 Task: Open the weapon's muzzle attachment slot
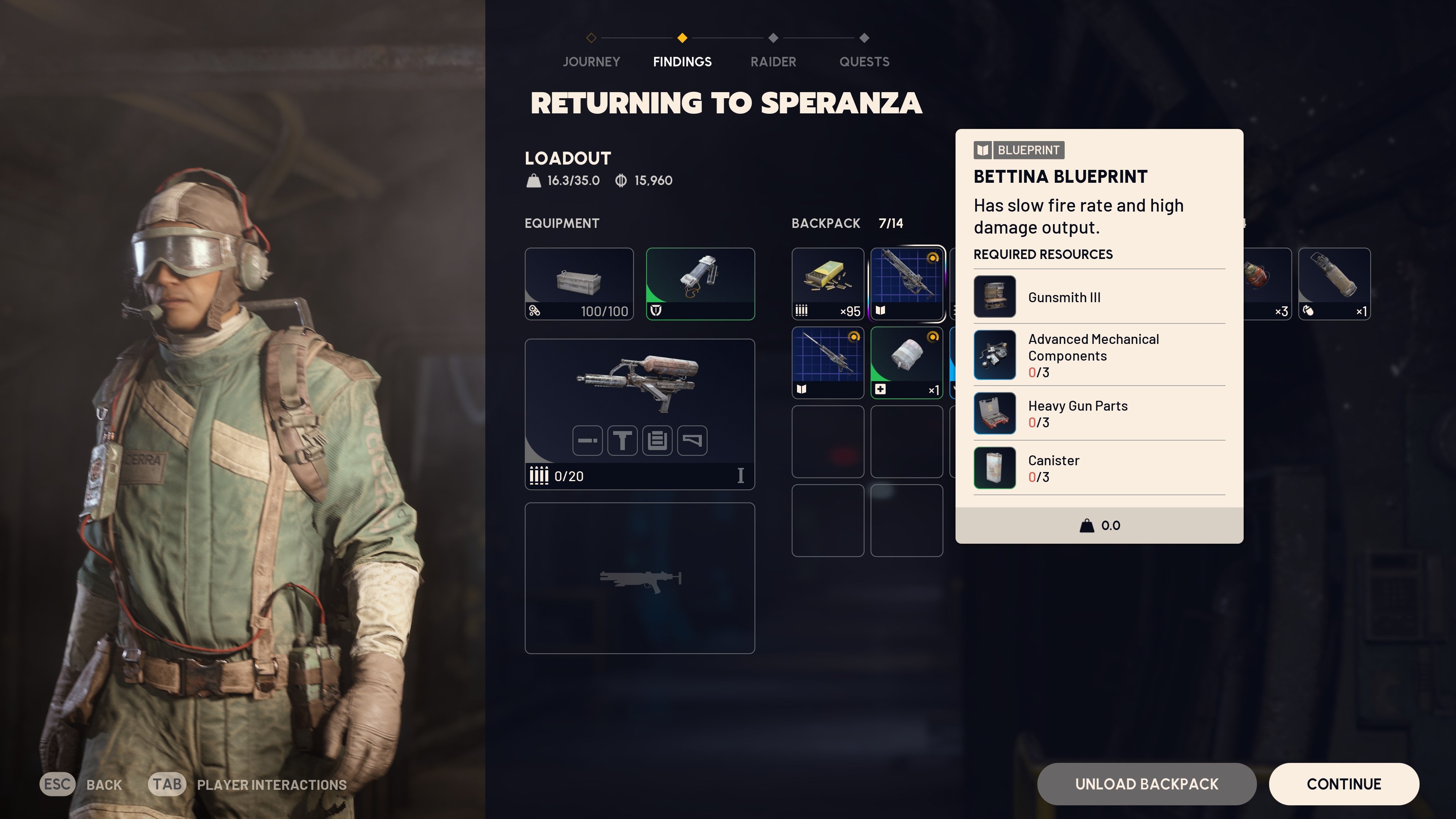[587, 440]
